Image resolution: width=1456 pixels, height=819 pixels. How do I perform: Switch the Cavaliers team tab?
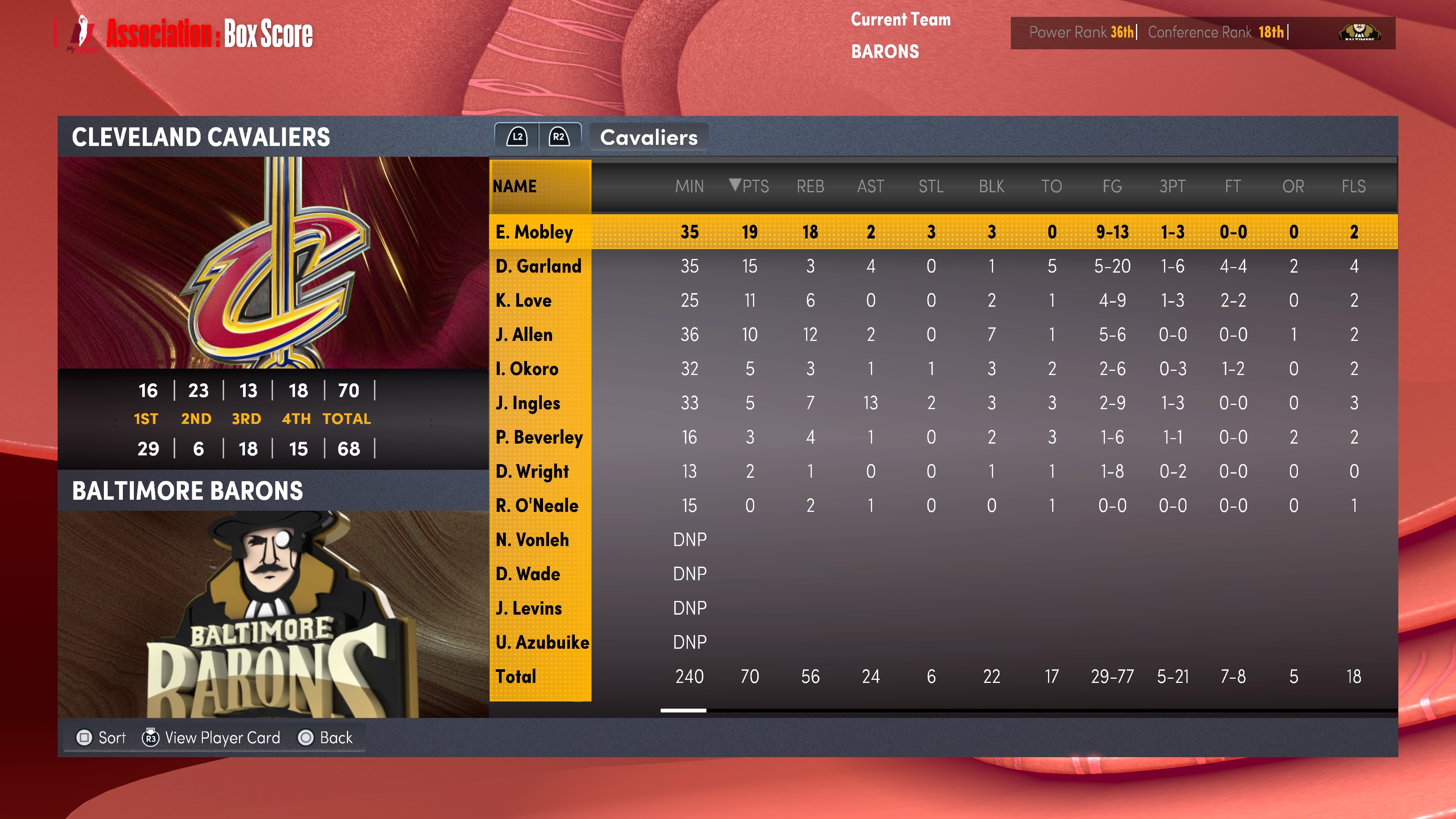[648, 137]
